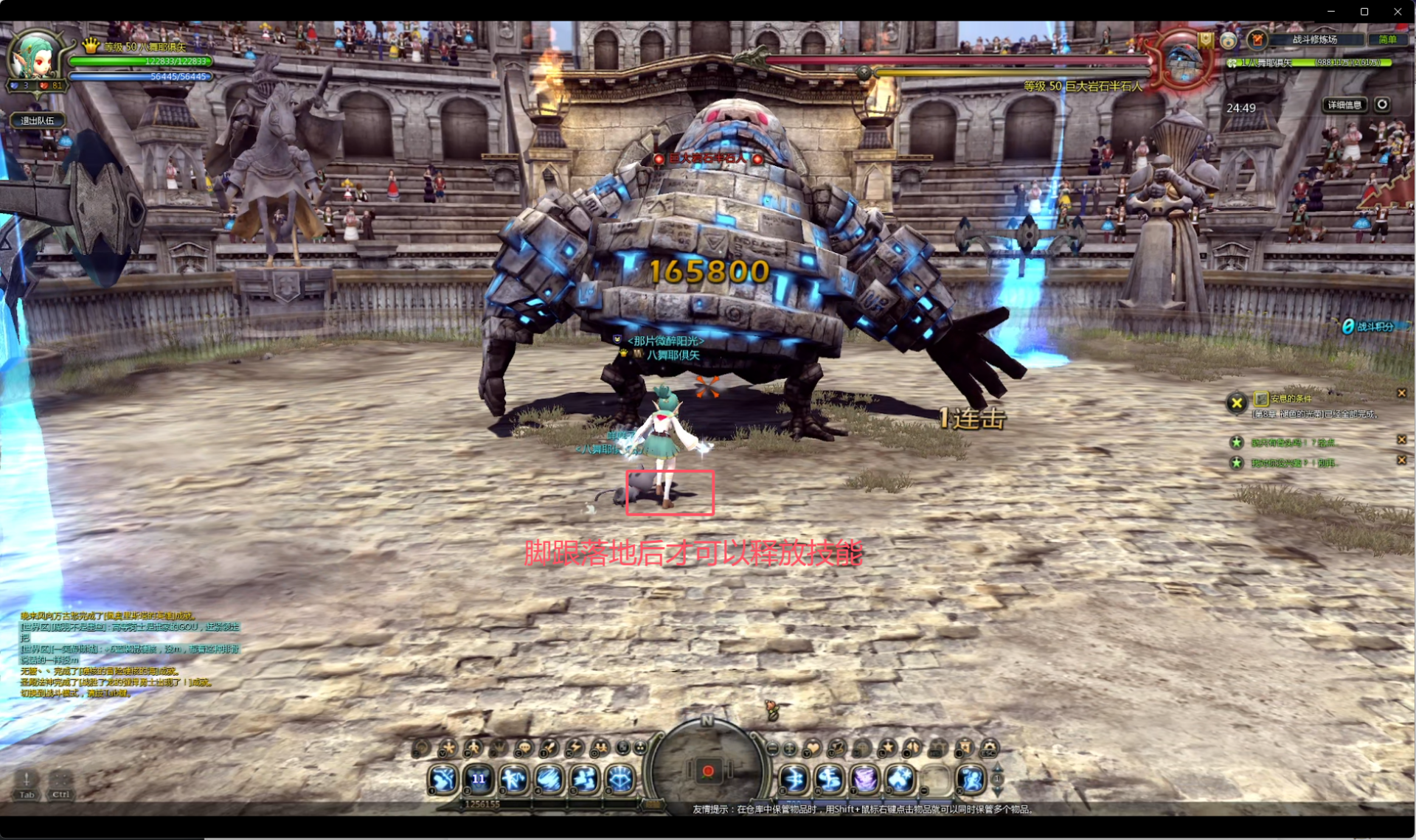The width and height of the screenshot is (1416, 840).
Task: Click the chat log text area
Action: (129, 653)
